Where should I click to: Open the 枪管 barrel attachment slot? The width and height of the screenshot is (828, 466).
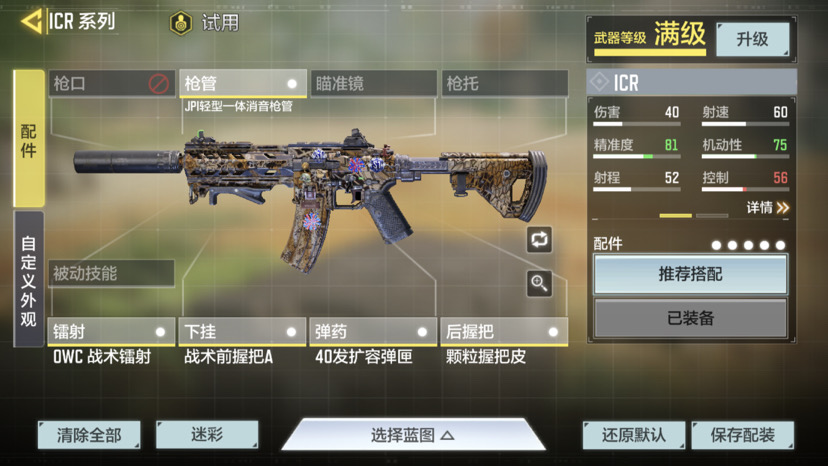coord(243,84)
